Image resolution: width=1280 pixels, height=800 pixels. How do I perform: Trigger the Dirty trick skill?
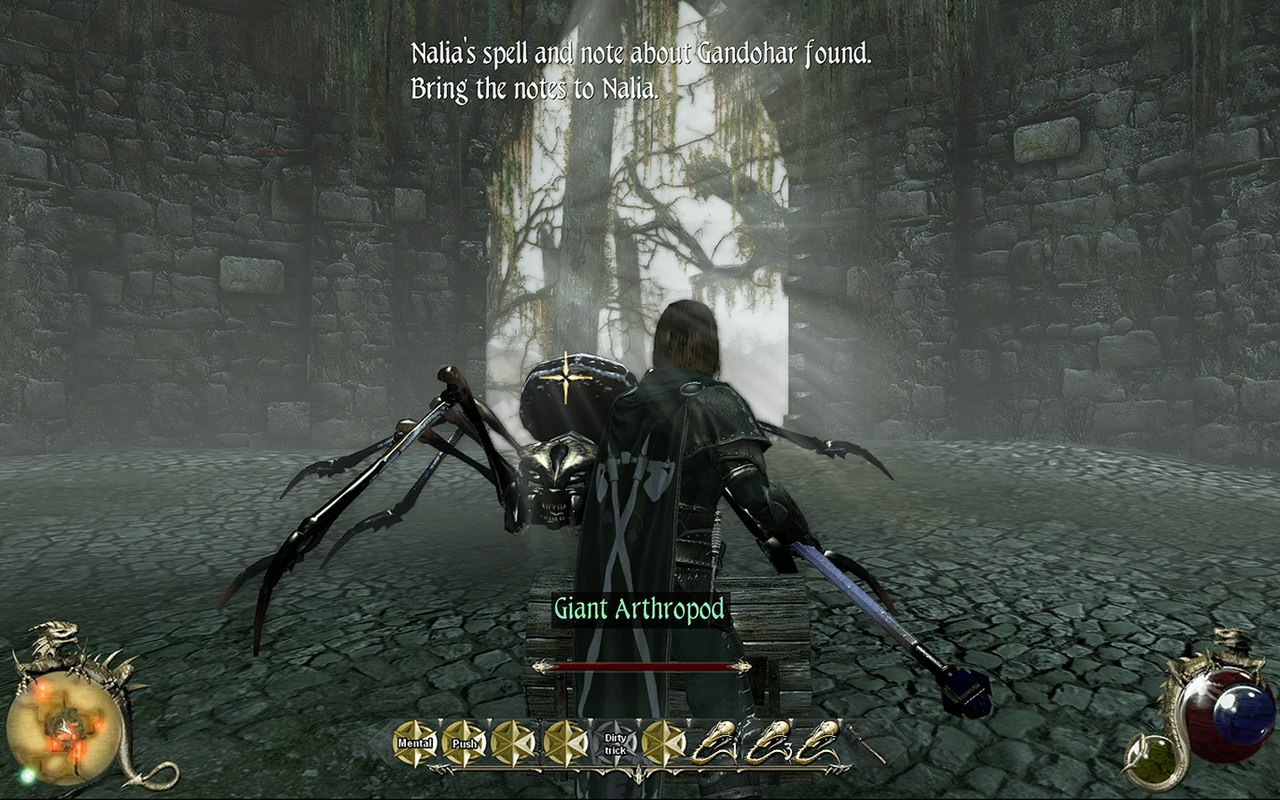[616, 743]
